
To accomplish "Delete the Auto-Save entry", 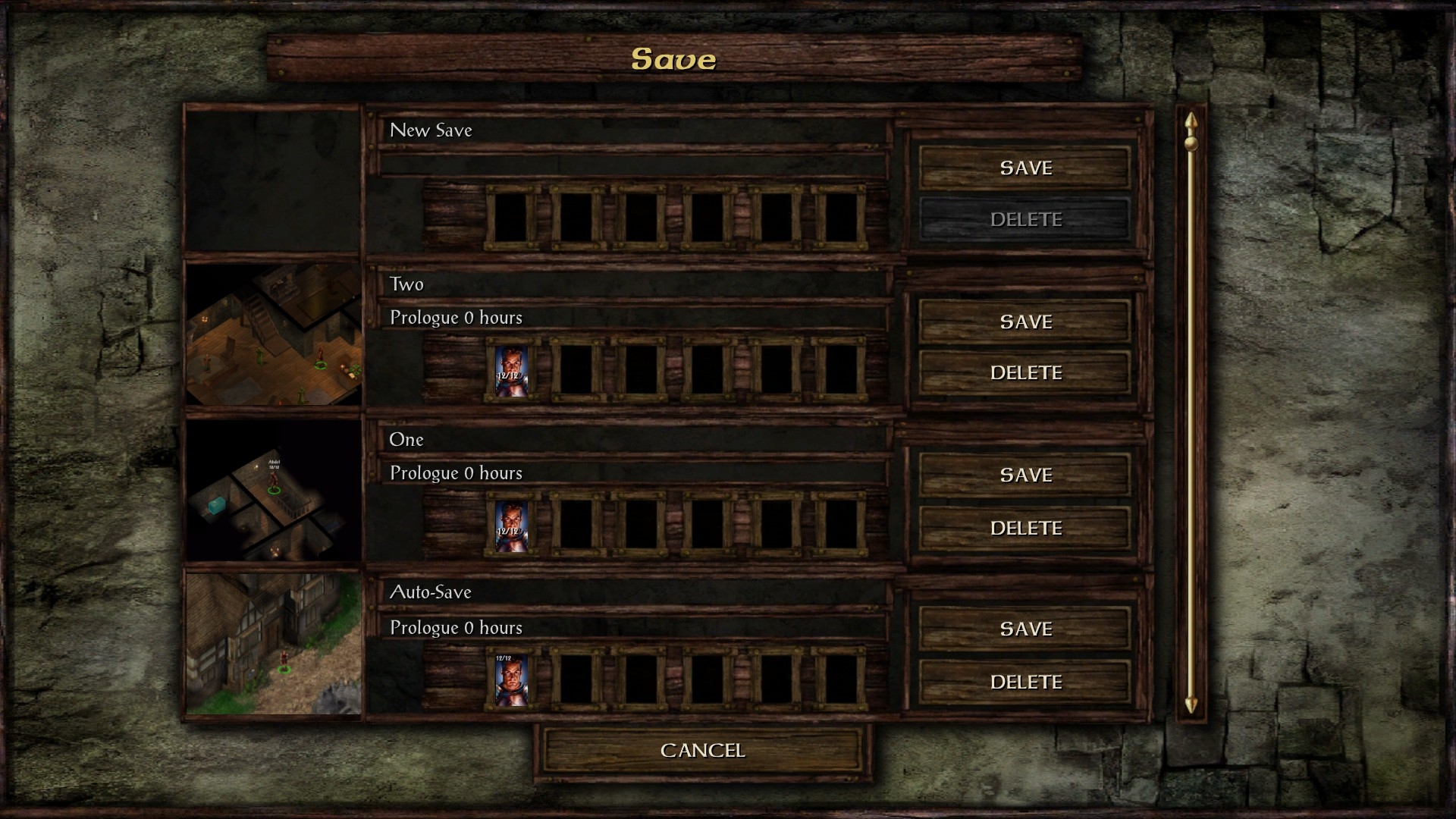I will [x=1025, y=682].
